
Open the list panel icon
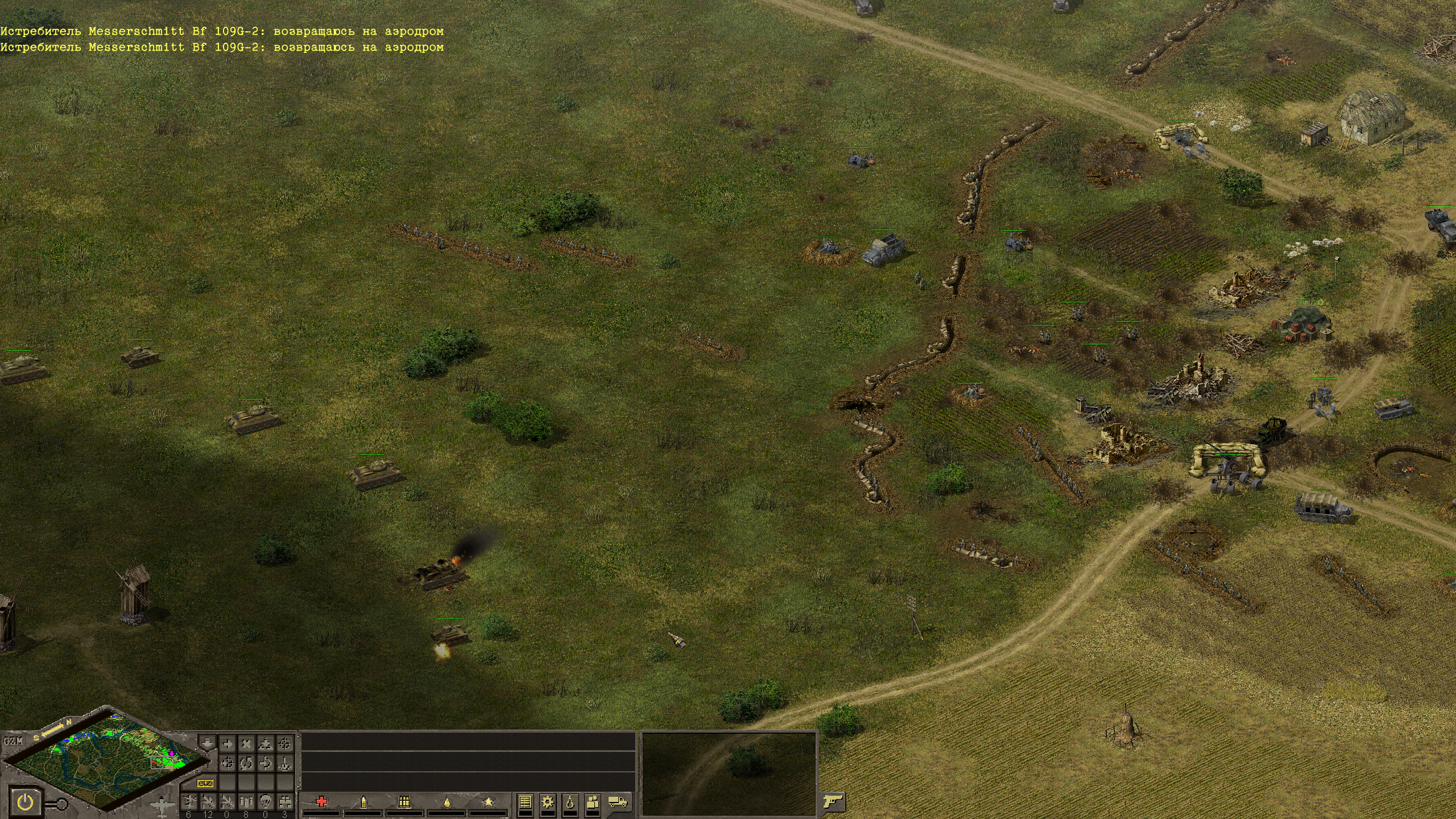525,802
